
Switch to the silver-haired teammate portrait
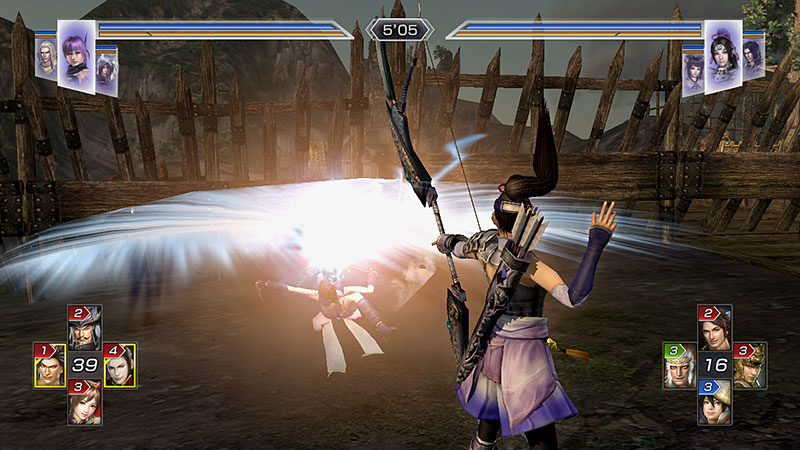coord(107,72)
